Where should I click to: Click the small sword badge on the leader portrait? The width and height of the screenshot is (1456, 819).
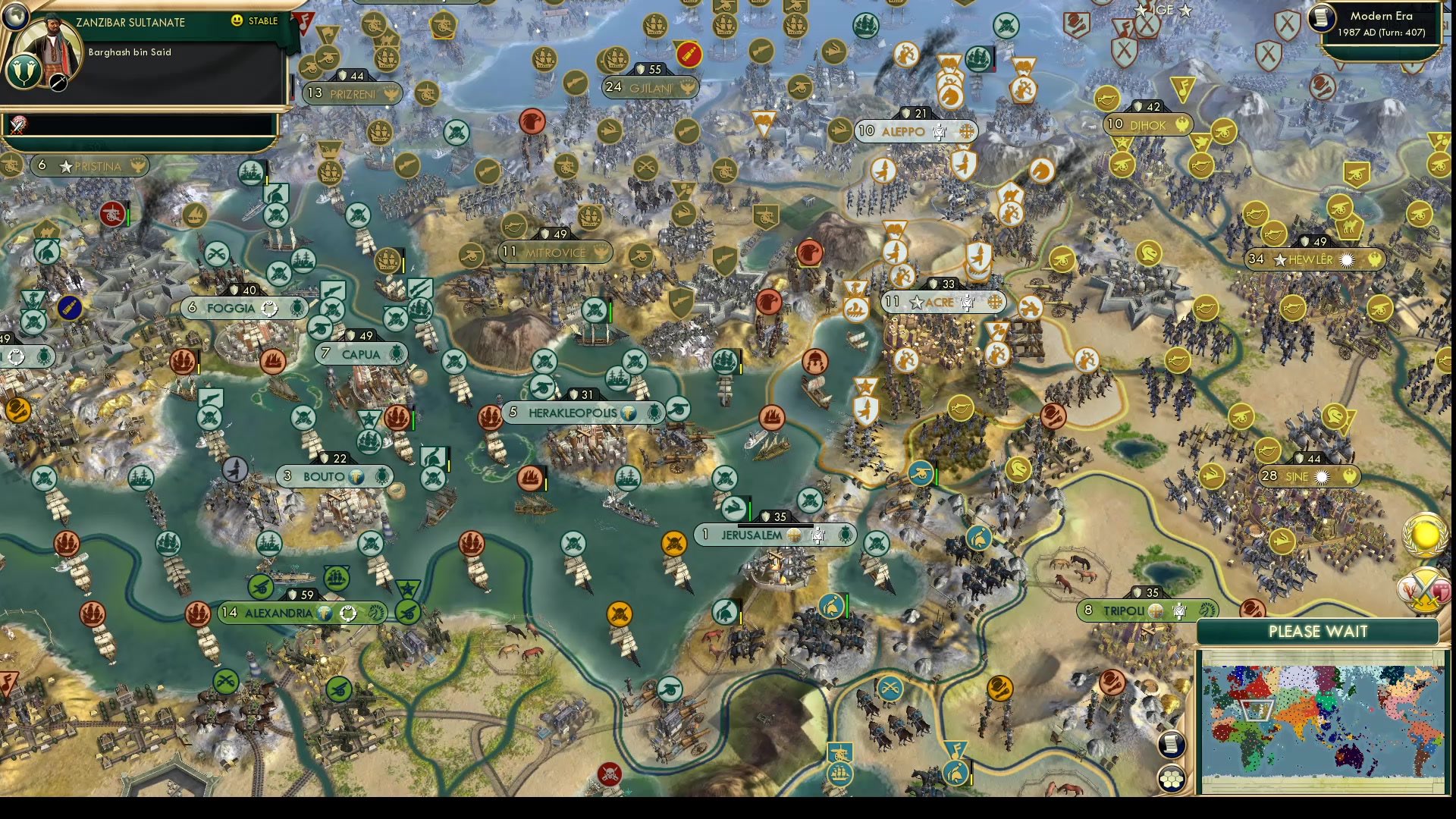click(x=58, y=83)
